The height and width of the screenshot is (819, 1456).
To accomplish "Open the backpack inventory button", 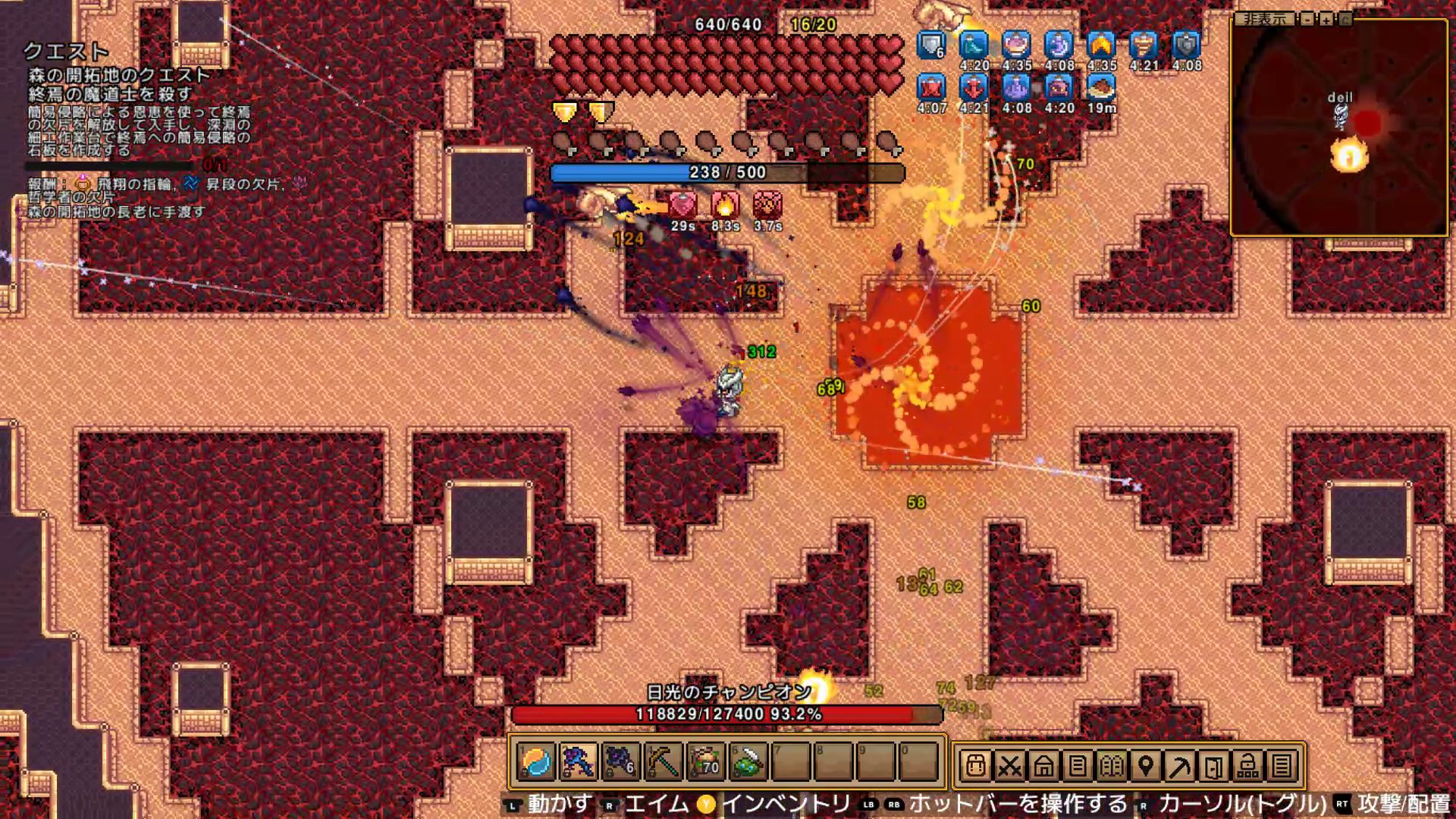I will point(975,766).
